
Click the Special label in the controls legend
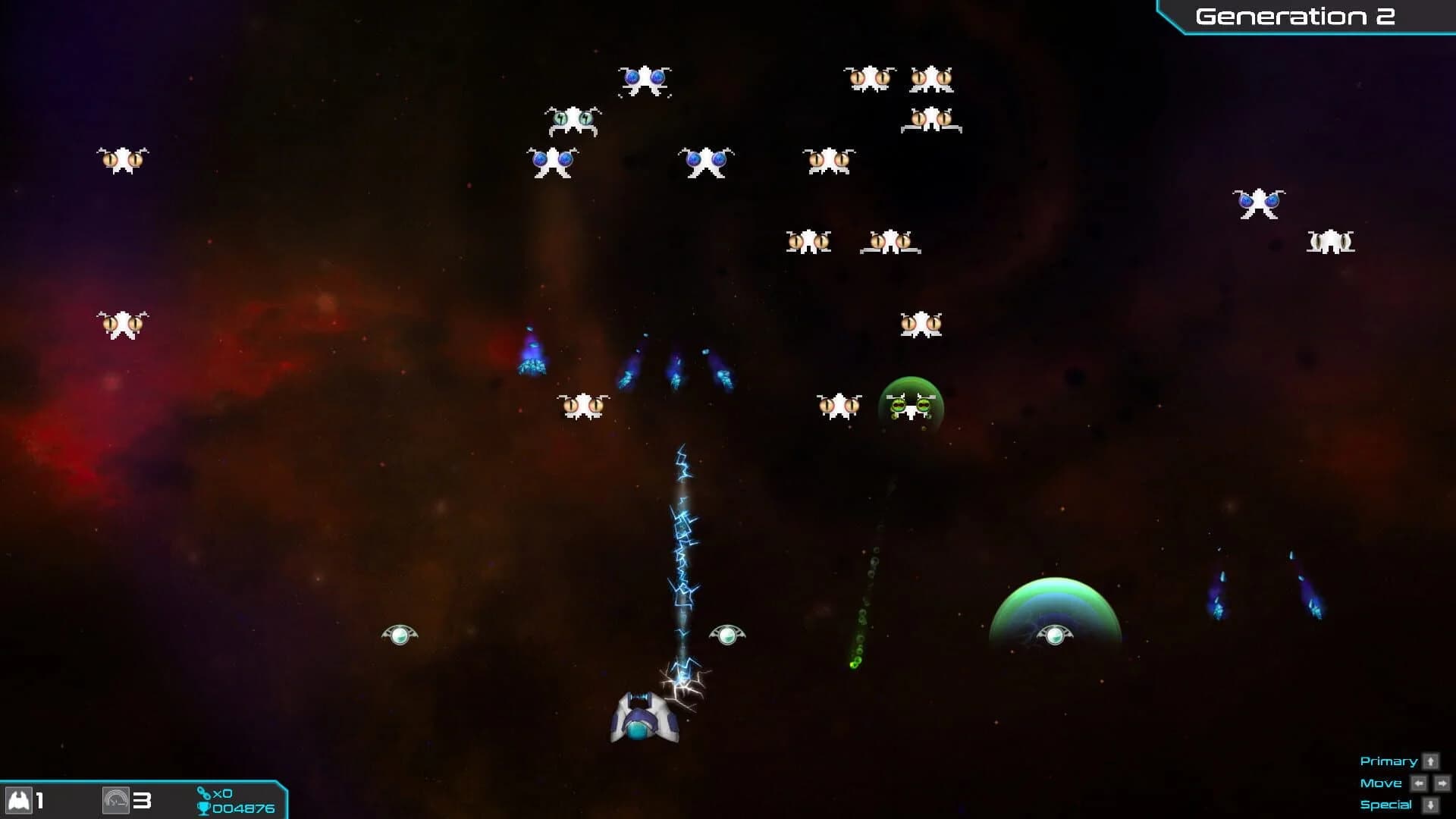(1387, 804)
